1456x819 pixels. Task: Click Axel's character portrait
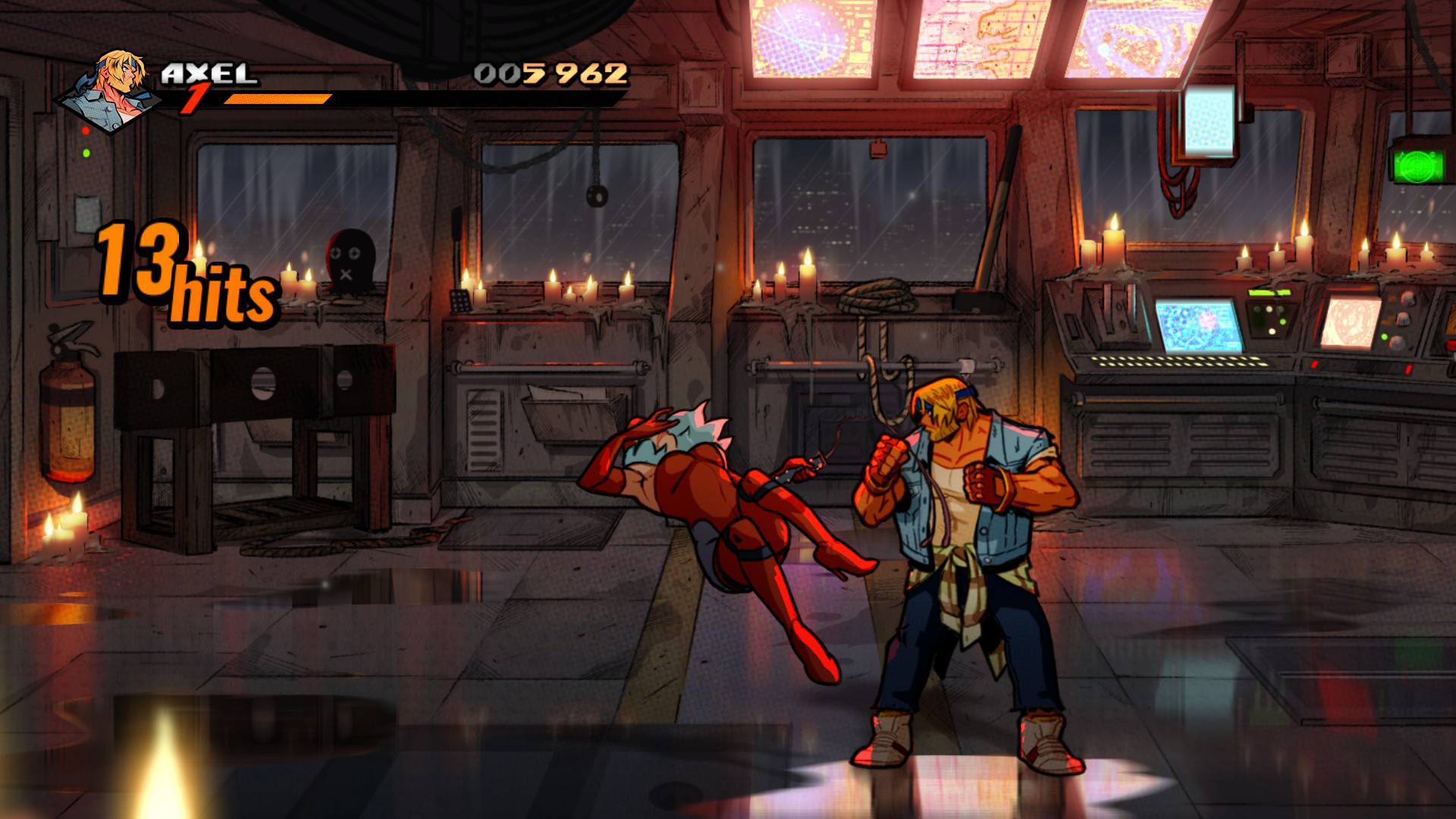(114, 91)
